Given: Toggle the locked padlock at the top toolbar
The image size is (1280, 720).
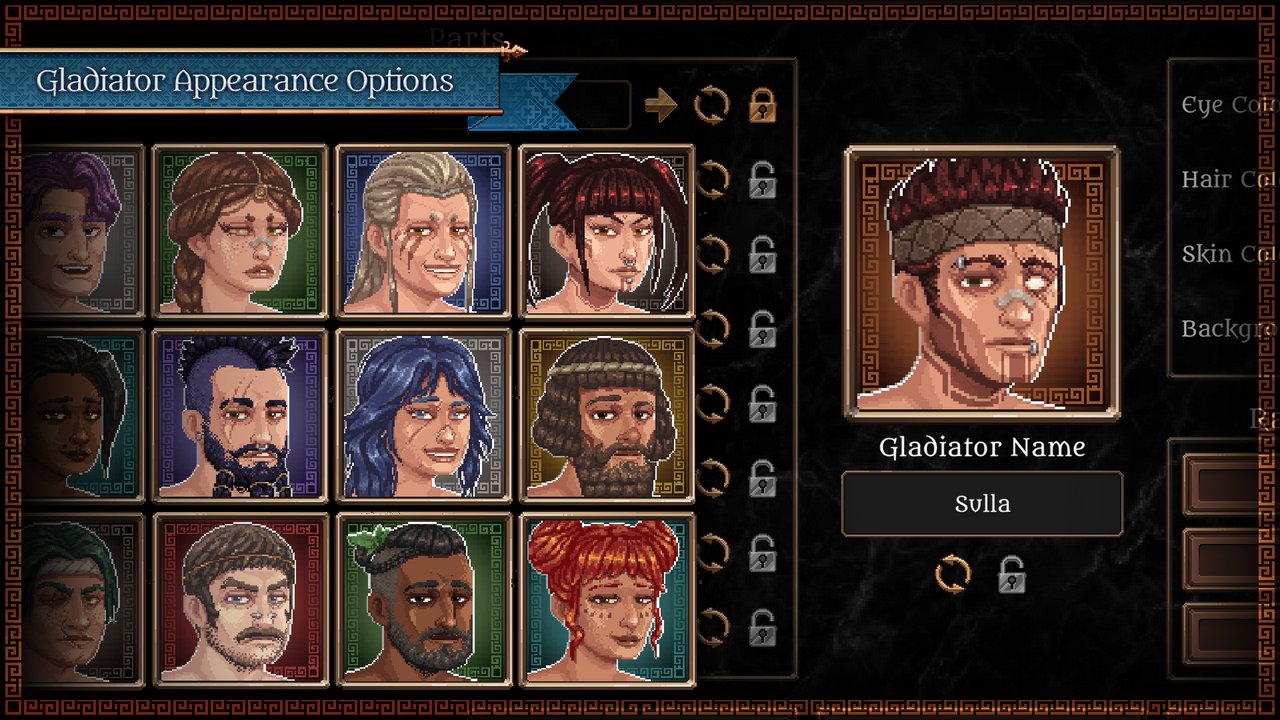Looking at the screenshot, I should (x=761, y=104).
